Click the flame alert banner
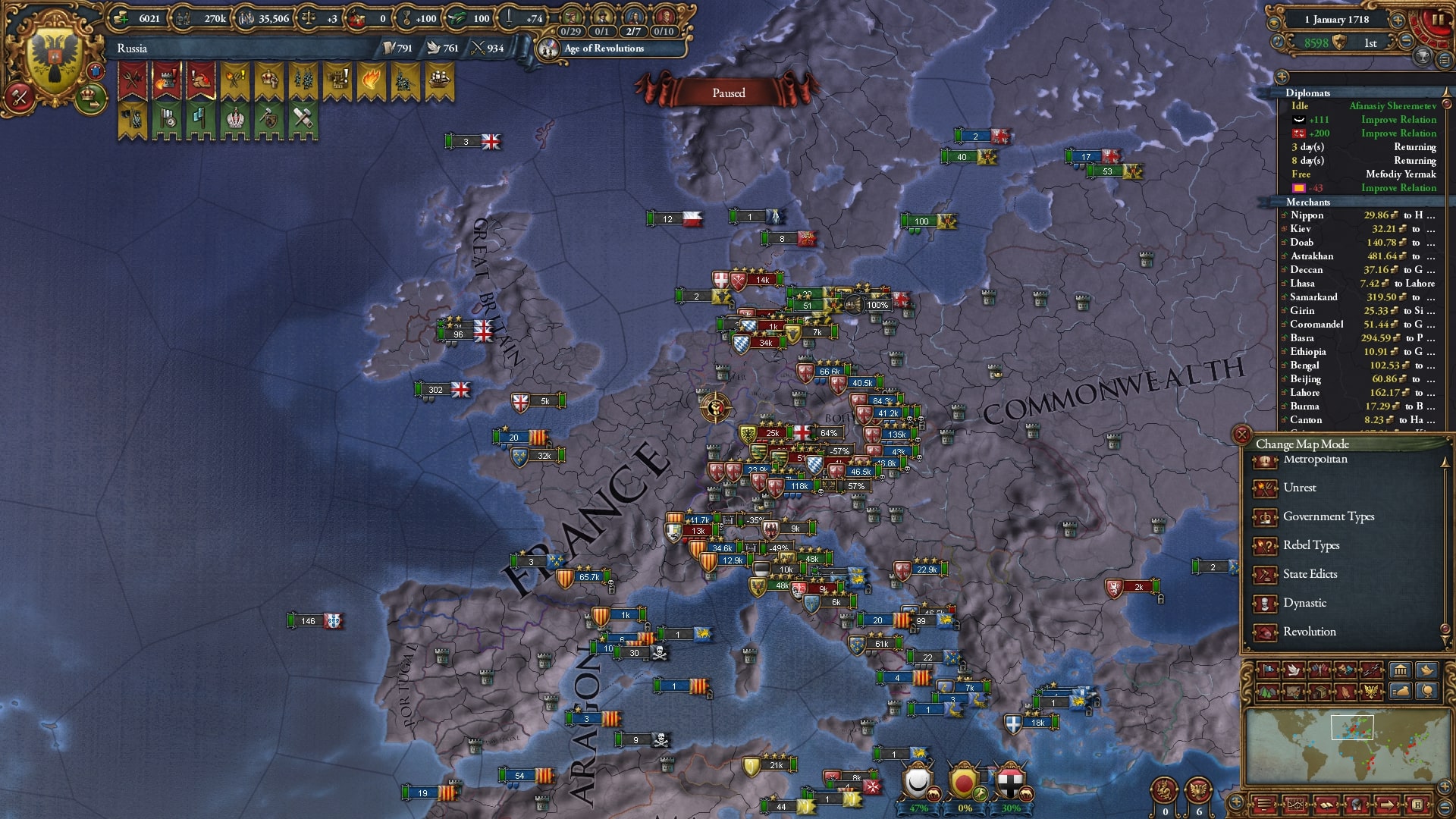 click(371, 78)
